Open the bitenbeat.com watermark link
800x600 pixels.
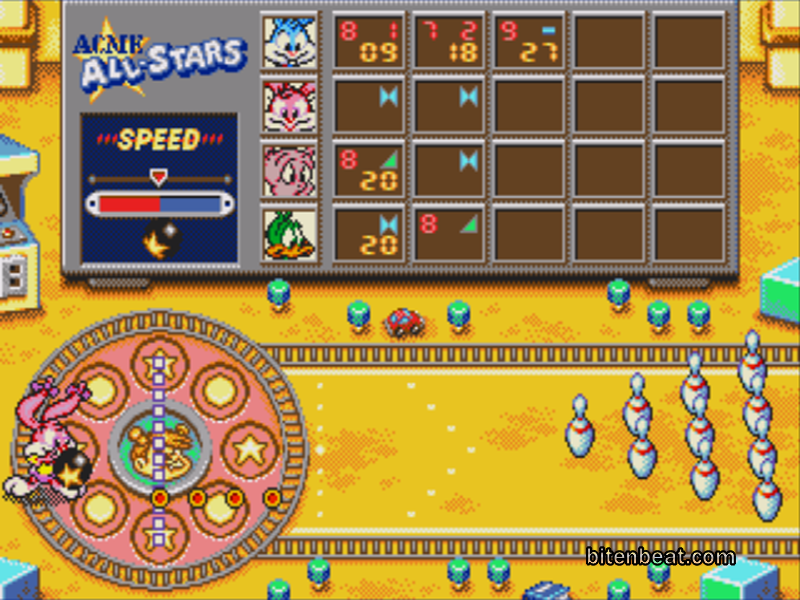coord(660,557)
